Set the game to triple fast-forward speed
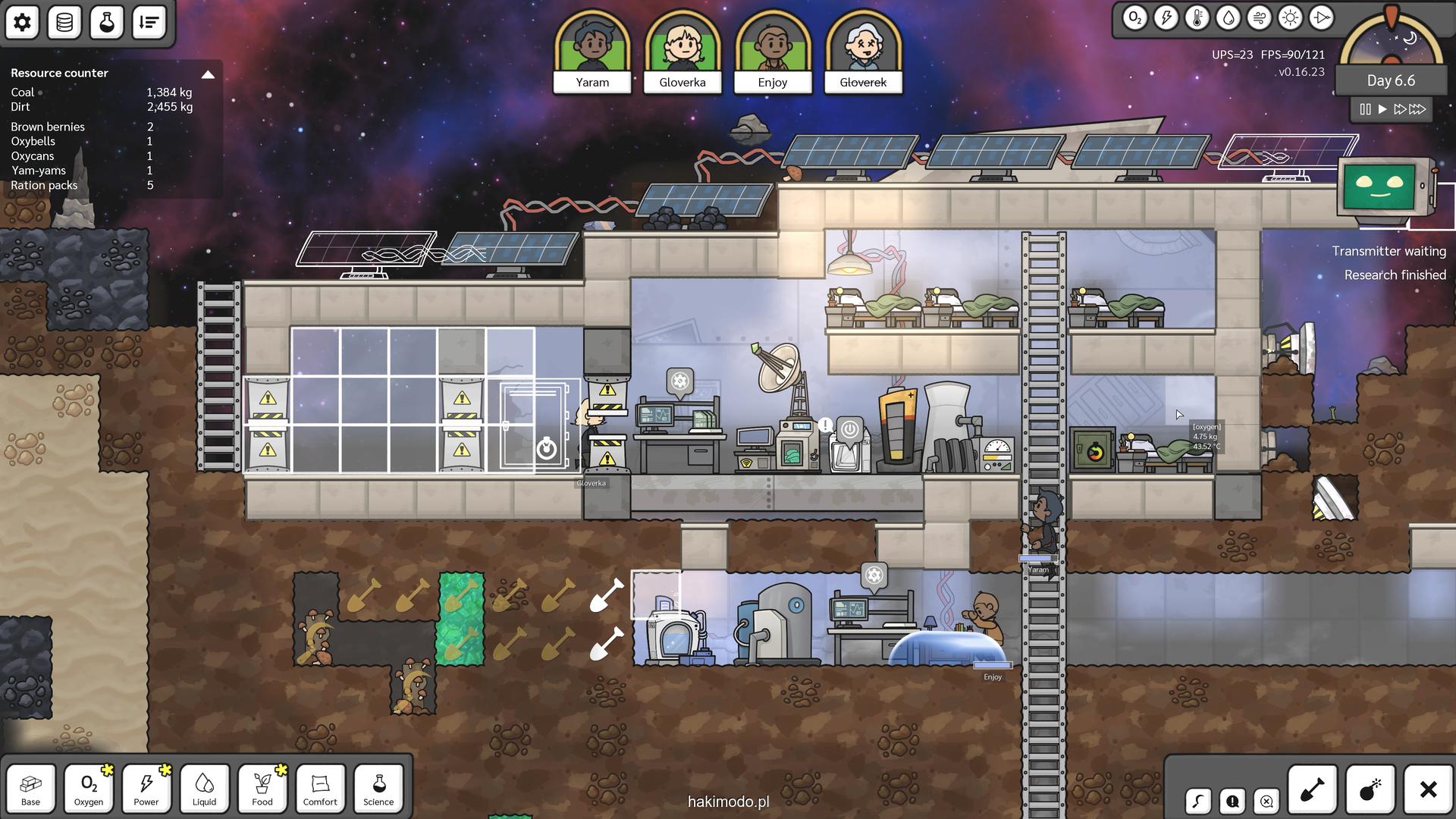Viewport: 1456px width, 819px height. click(1418, 109)
